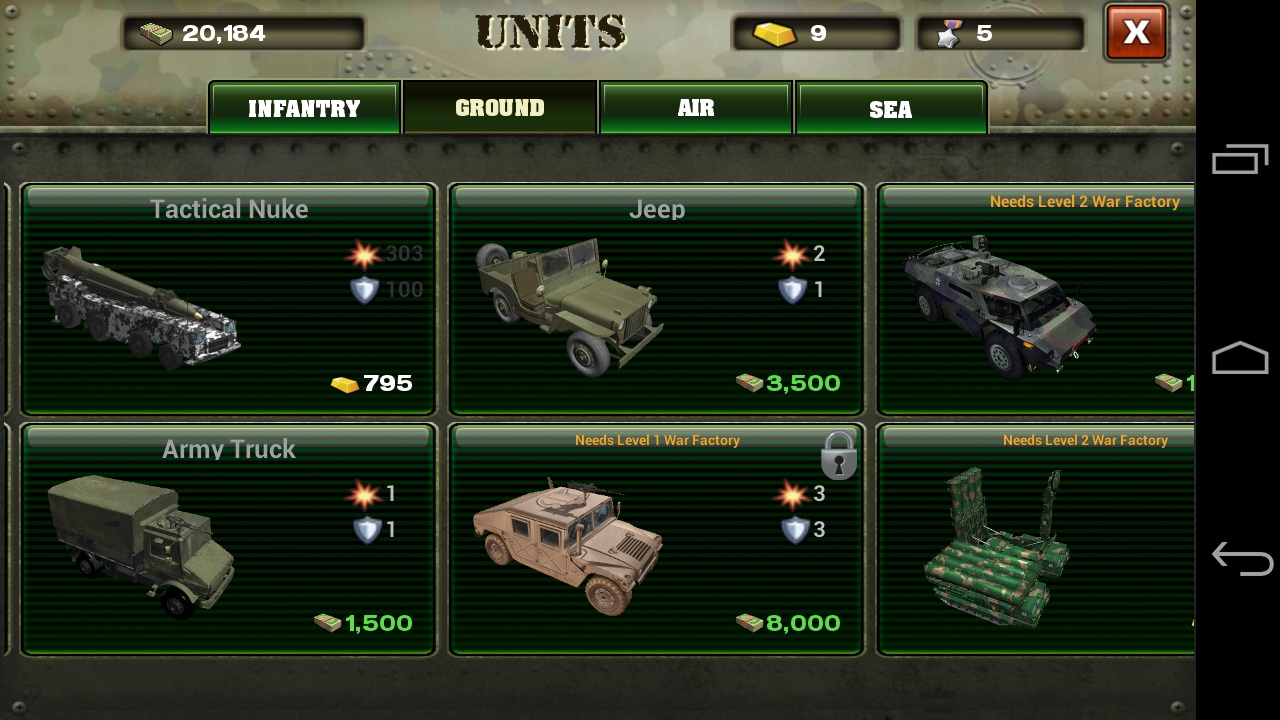Open the gold bars balance panel
The width and height of the screenshot is (1280, 720).
click(x=816, y=34)
